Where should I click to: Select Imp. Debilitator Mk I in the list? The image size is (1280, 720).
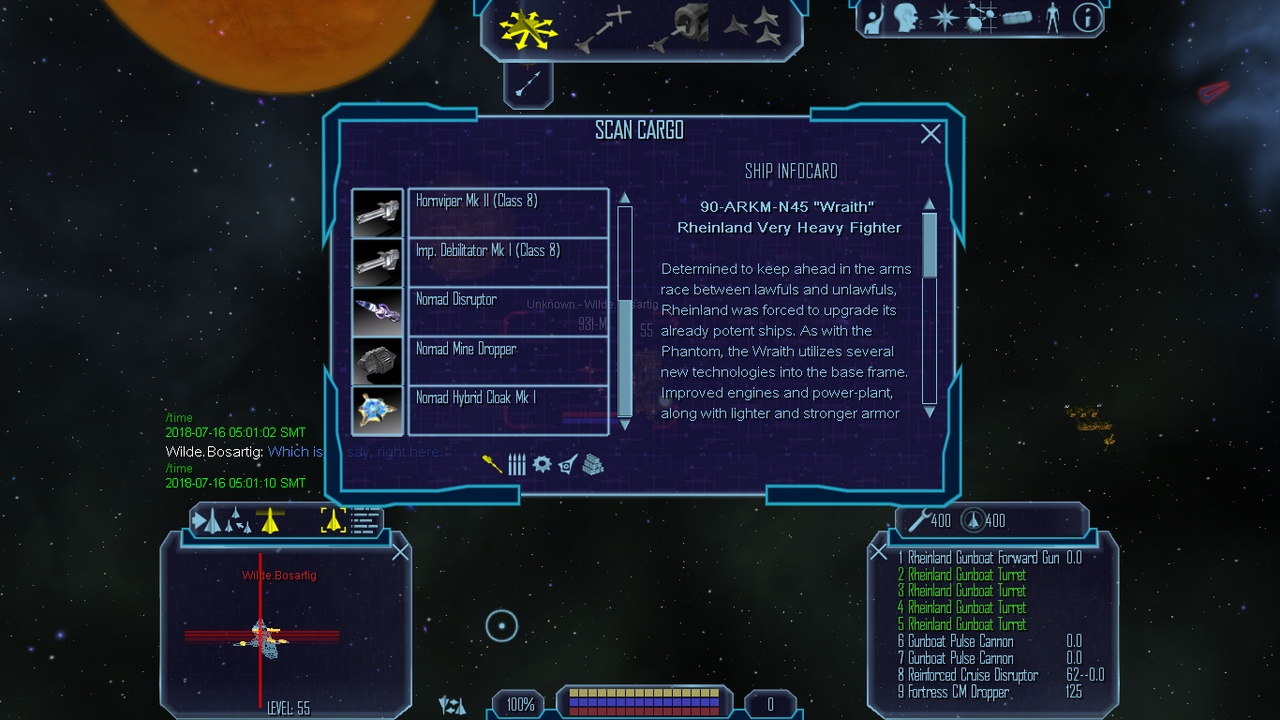(x=508, y=261)
